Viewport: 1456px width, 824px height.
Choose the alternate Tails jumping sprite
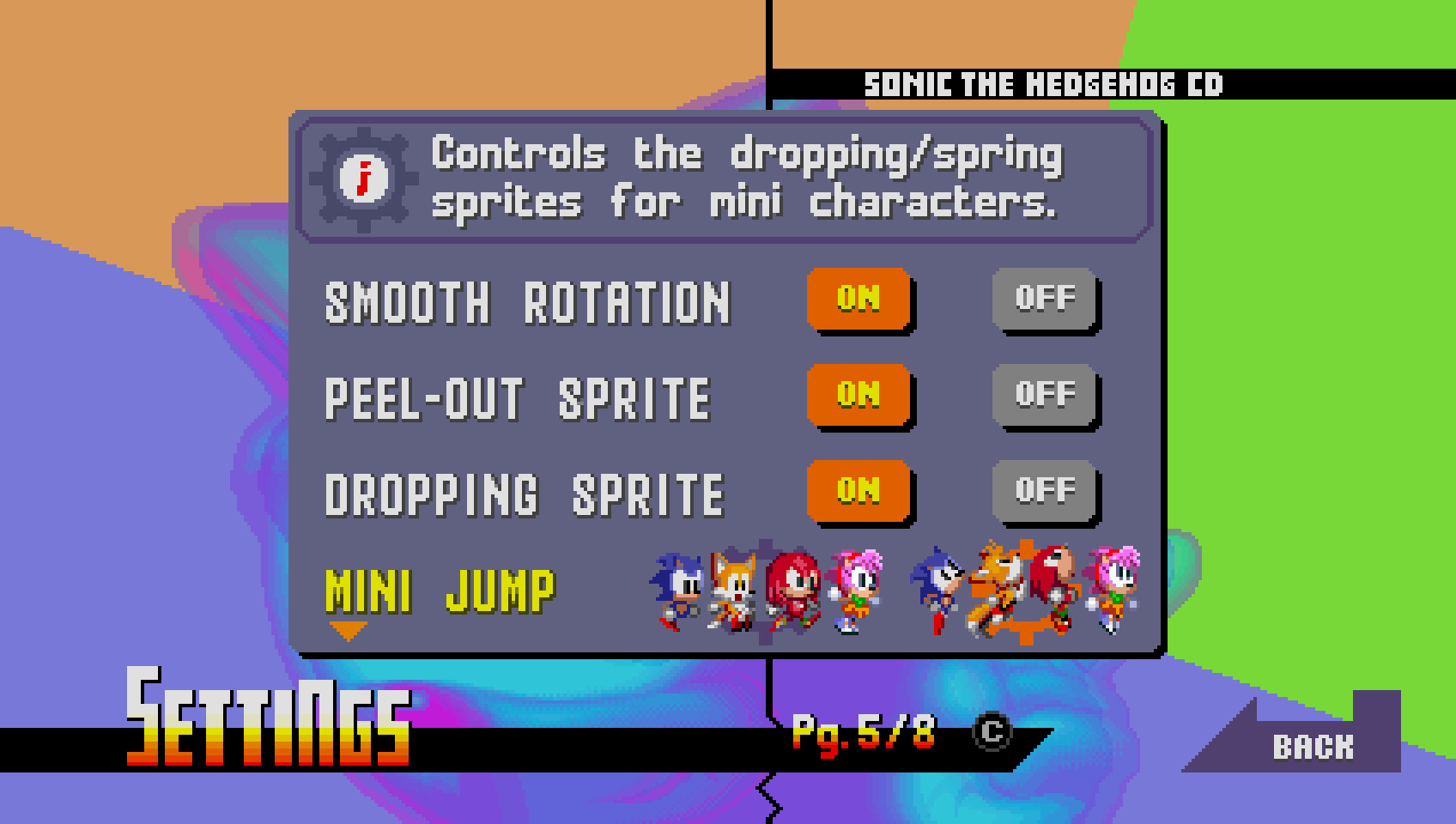996,592
